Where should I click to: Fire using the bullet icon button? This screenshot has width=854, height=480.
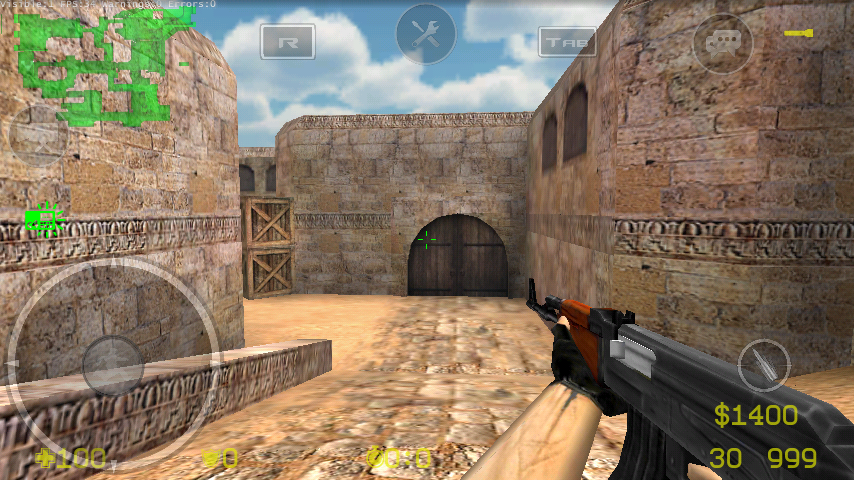[763, 365]
